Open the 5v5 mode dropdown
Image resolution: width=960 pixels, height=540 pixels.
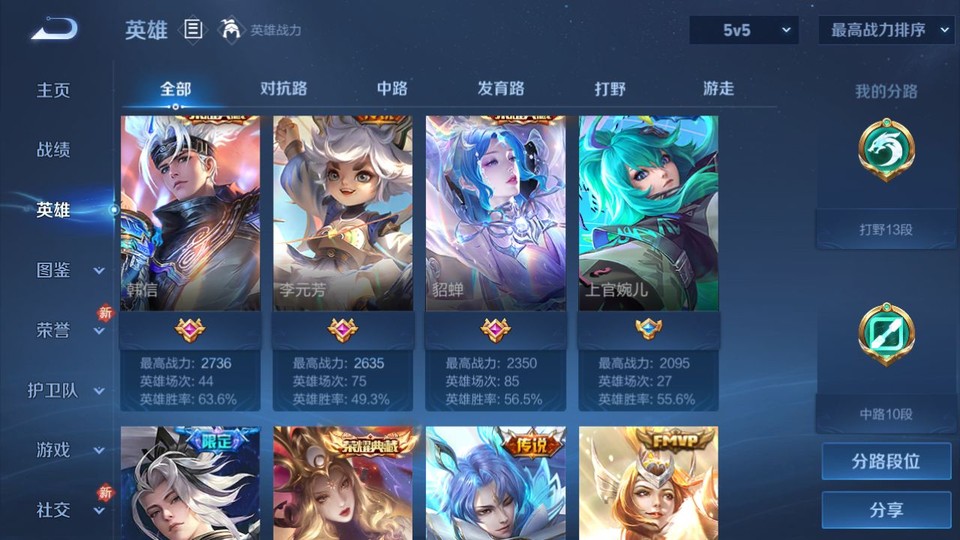pos(744,30)
